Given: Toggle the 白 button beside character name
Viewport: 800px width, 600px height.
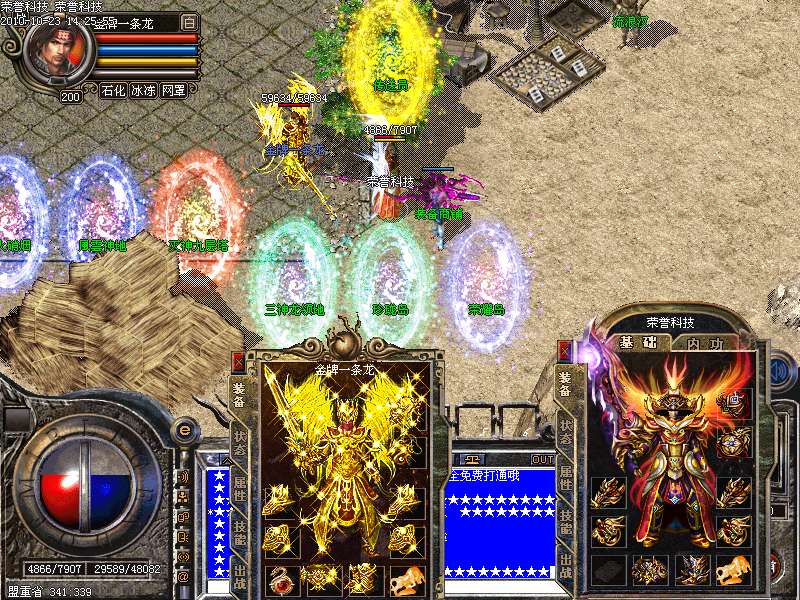Looking at the screenshot, I should pos(190,21).
